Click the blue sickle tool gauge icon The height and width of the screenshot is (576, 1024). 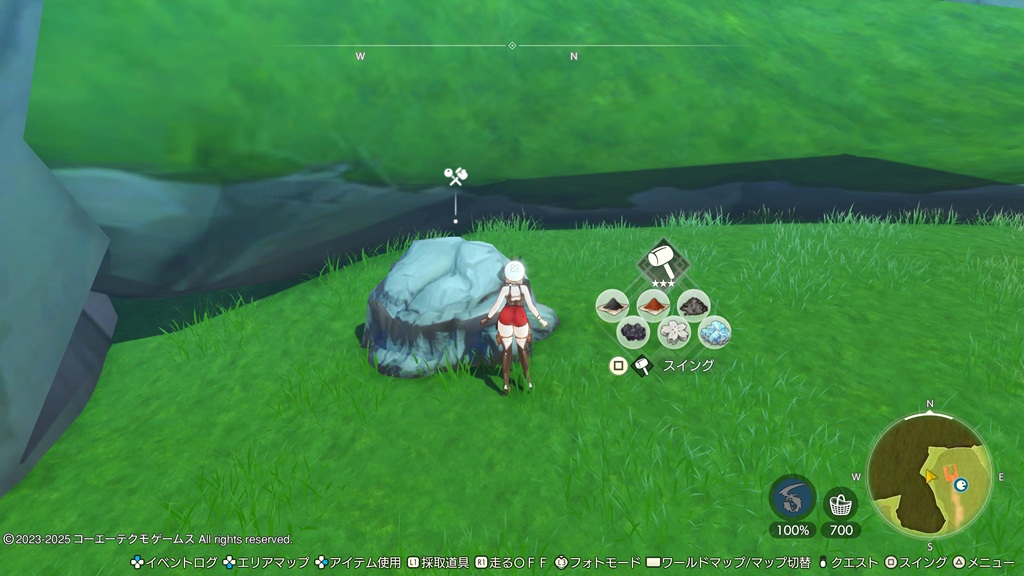(792, 497)
